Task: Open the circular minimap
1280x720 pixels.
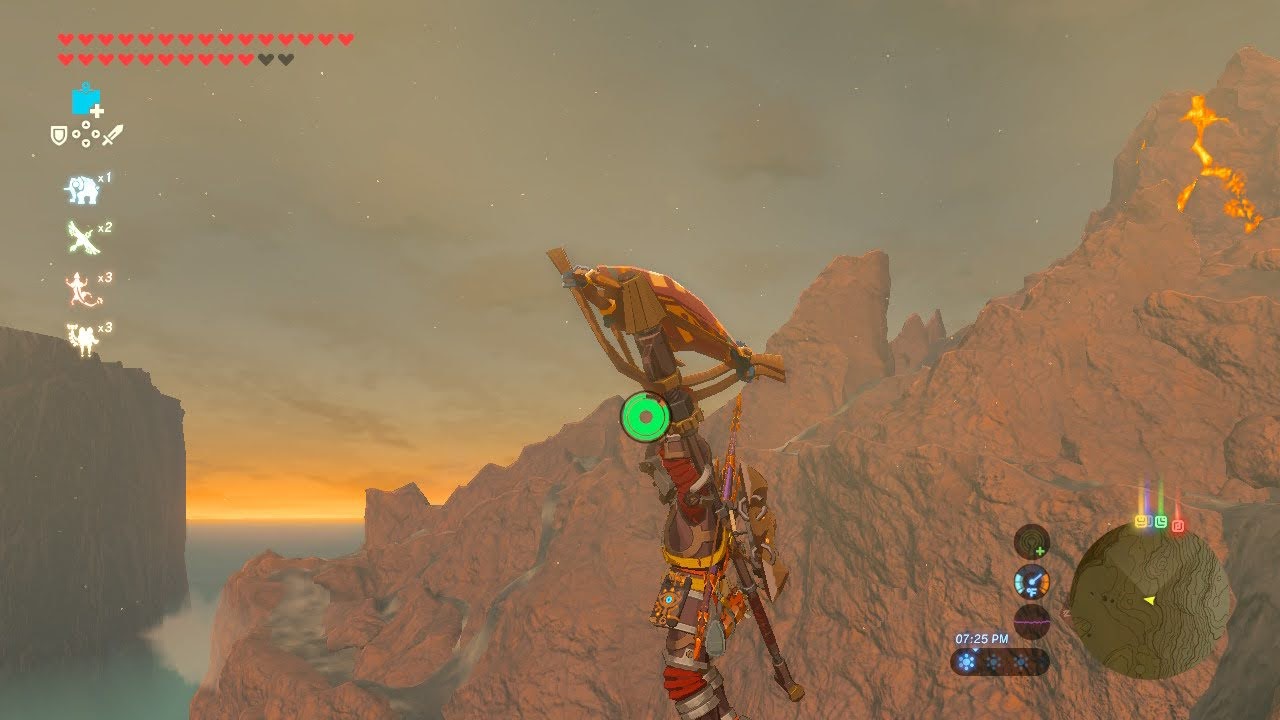Action: 1149,600
